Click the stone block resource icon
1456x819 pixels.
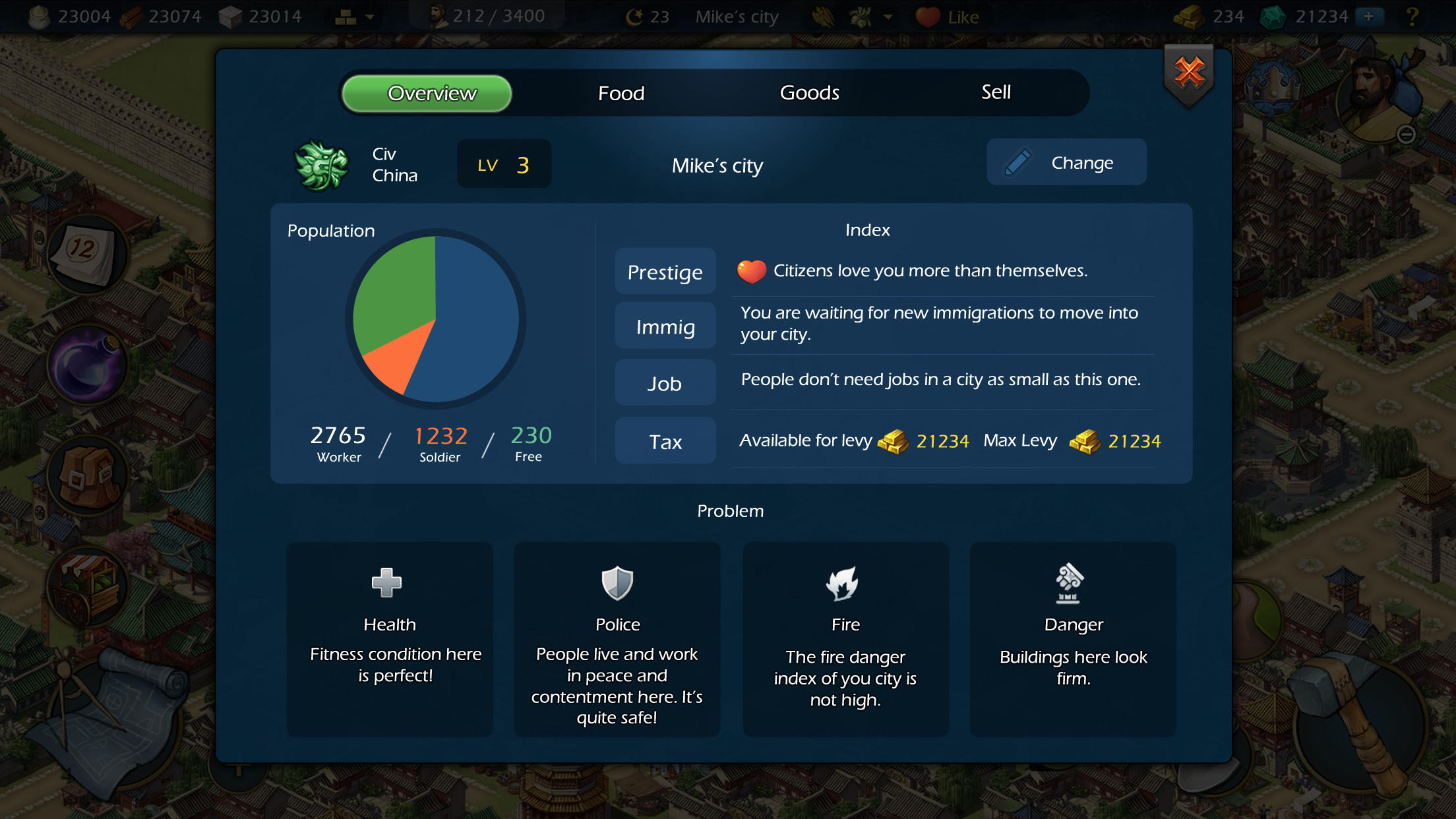tap(229, 16)
